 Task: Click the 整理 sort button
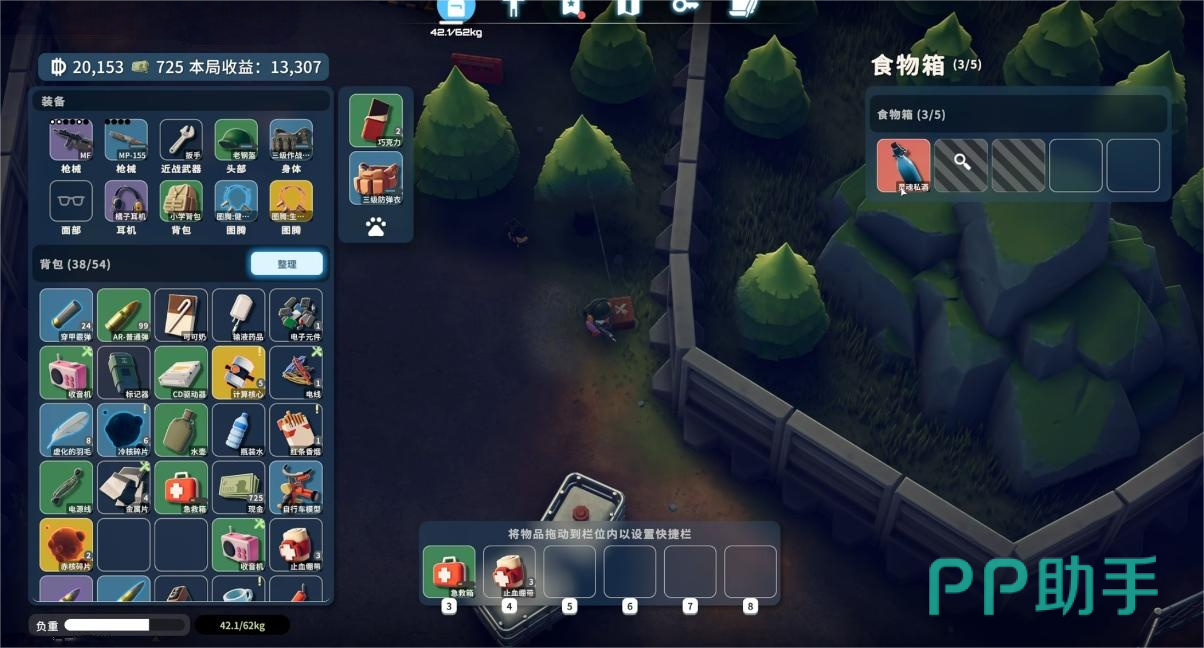click(286, 263)
